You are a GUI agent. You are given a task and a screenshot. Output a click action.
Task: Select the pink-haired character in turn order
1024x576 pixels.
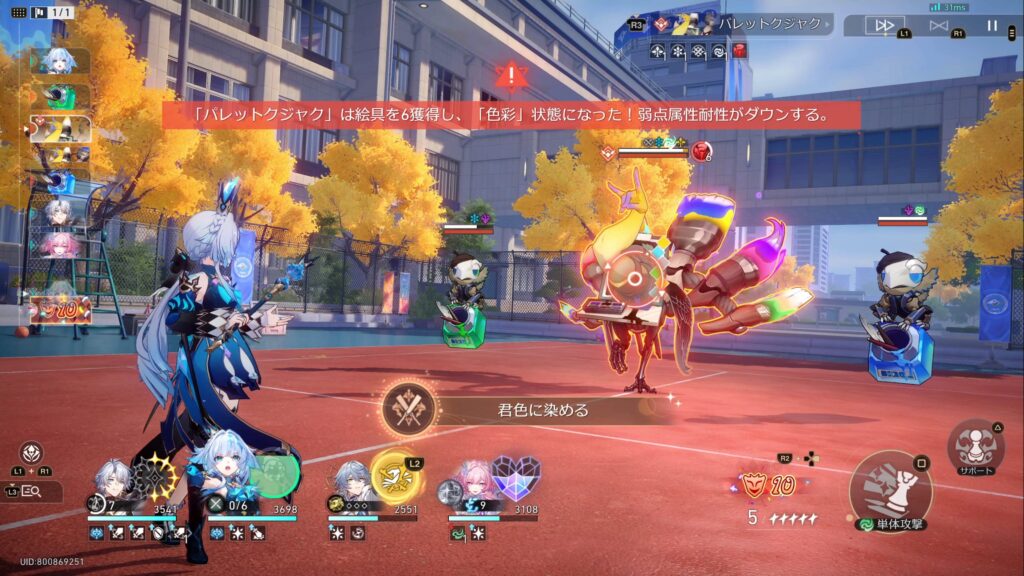60,245
